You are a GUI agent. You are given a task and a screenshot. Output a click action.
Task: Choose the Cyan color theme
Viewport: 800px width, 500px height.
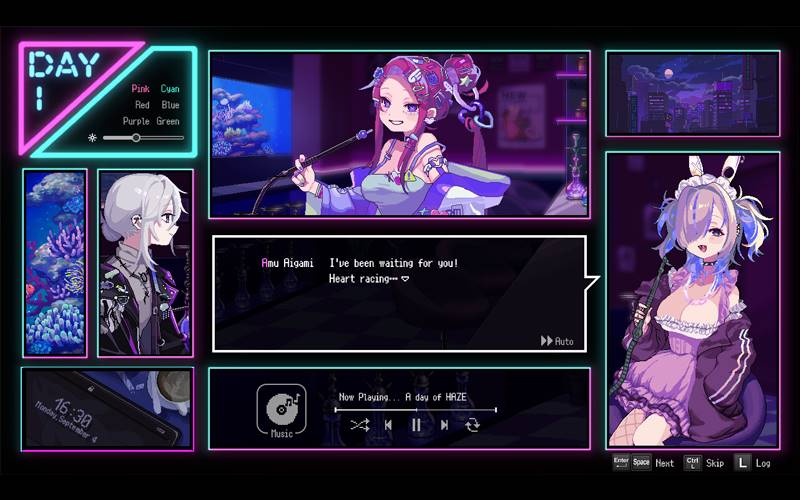[170, 88]
